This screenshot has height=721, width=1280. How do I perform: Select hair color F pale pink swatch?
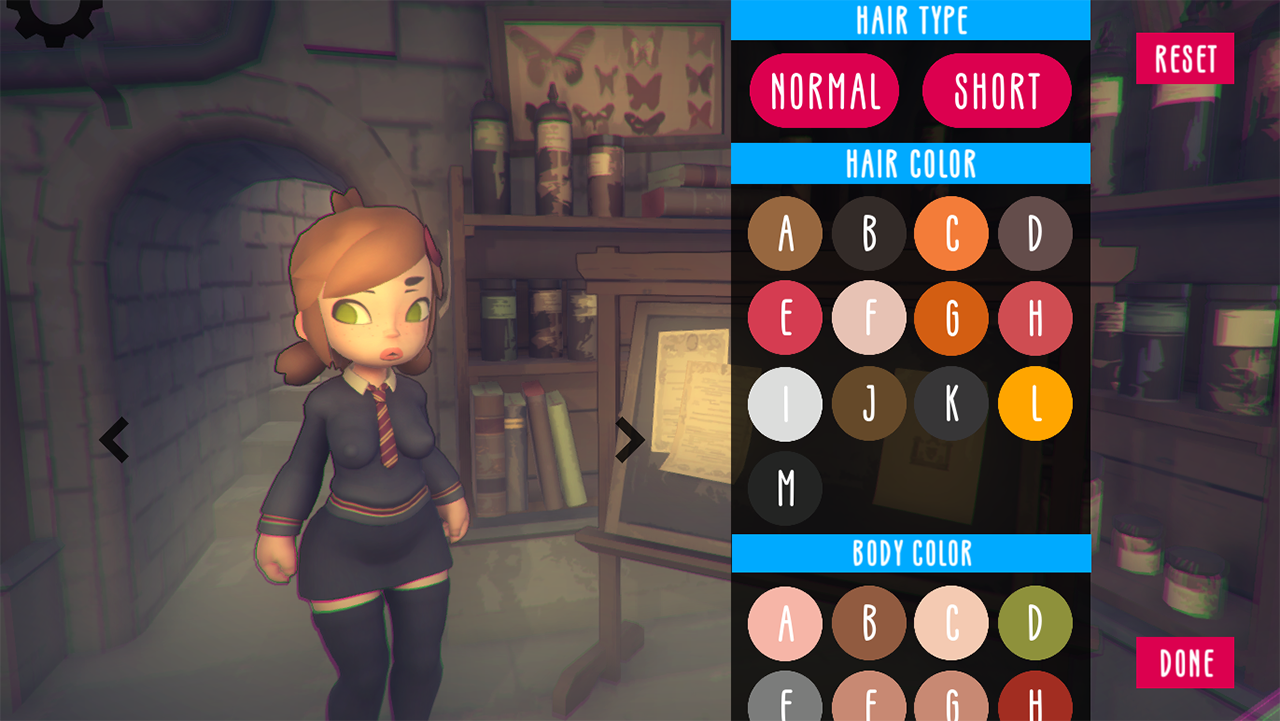869,319
